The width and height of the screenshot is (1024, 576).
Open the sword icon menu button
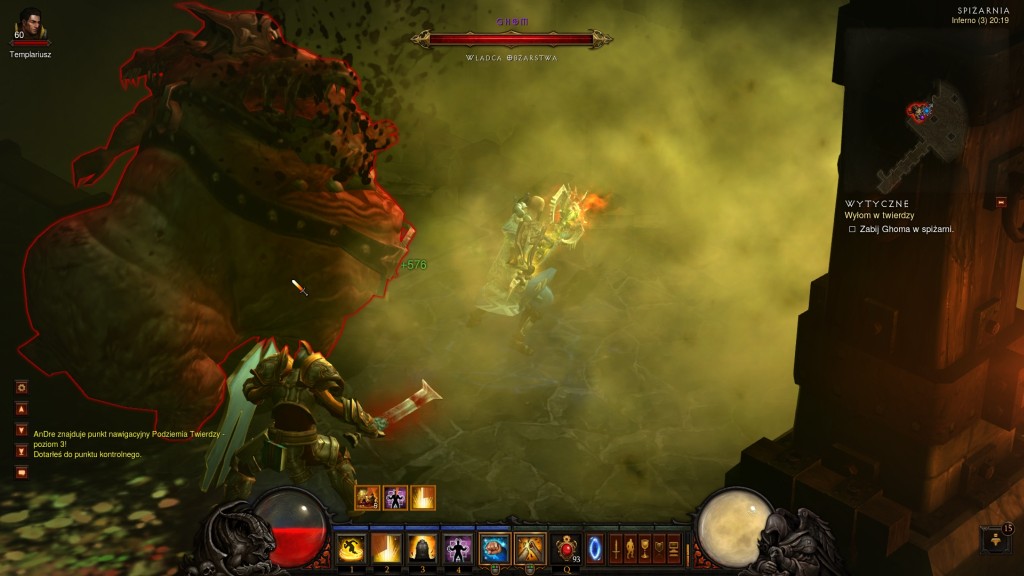point(616,548)
